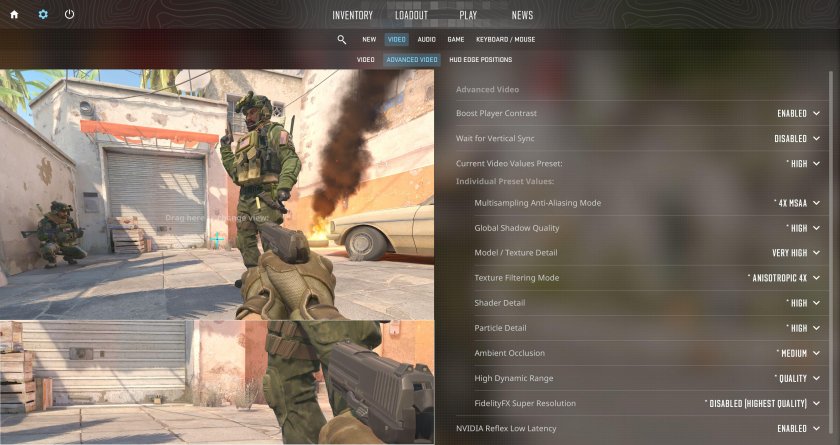The width and height of the screenshot is (840, 445).
Task: Select Play in the top menu
Action: coord(468,15)
